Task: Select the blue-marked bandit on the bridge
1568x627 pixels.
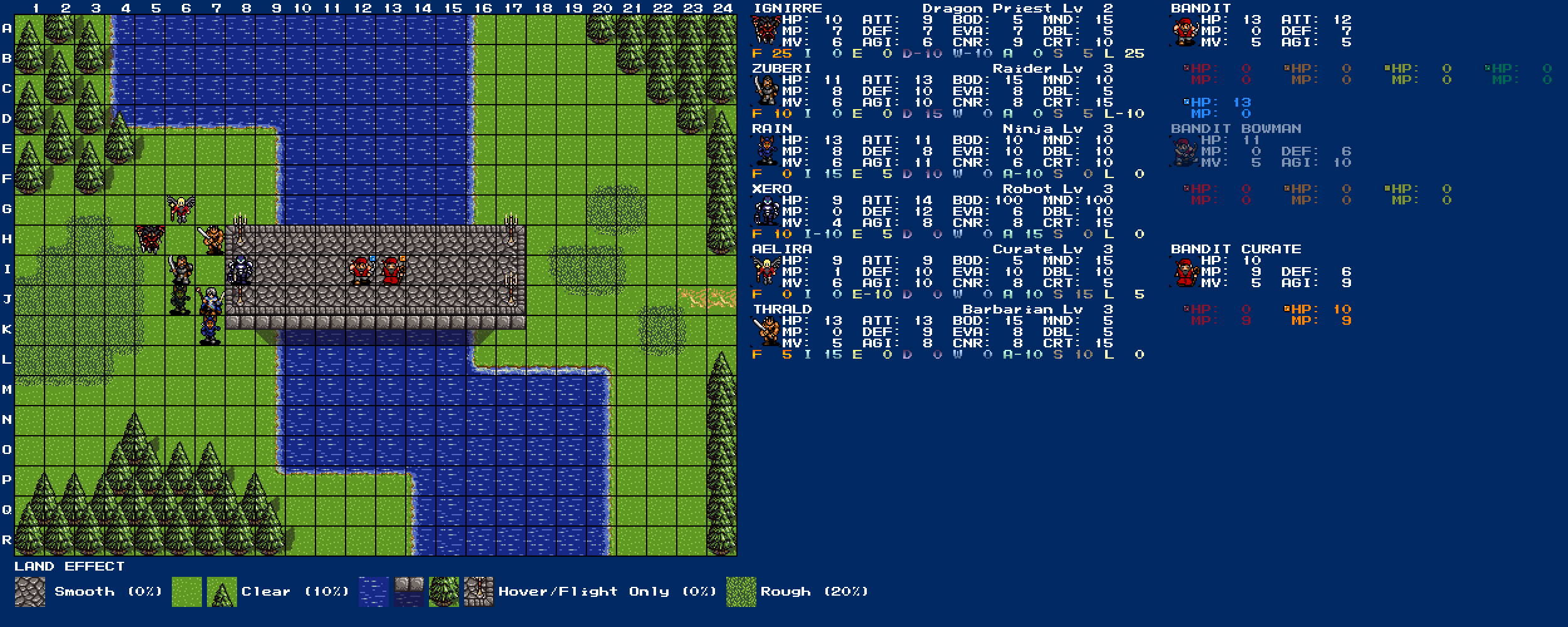Action: [361, 271]
